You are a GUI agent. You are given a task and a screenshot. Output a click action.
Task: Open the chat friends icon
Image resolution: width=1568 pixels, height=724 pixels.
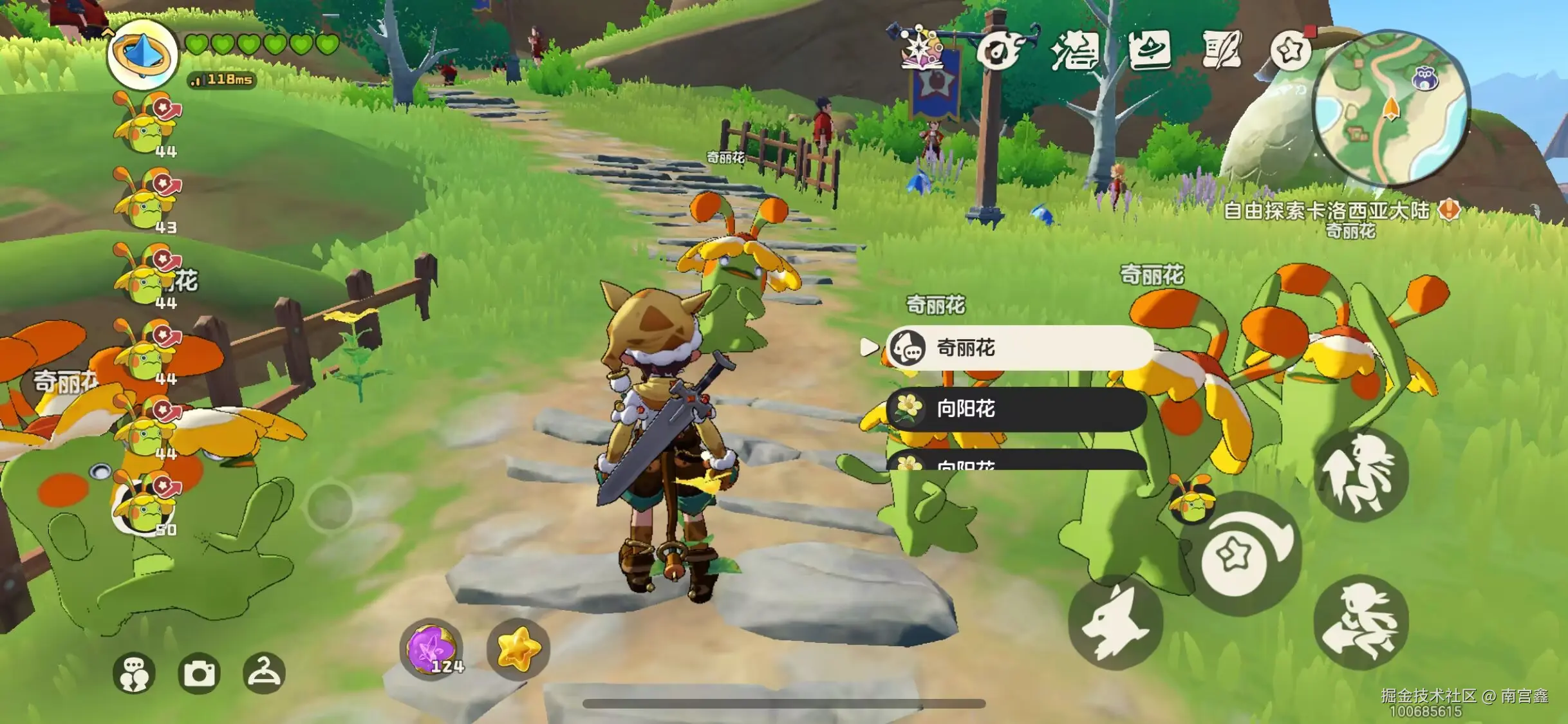(x=134, y=673)
